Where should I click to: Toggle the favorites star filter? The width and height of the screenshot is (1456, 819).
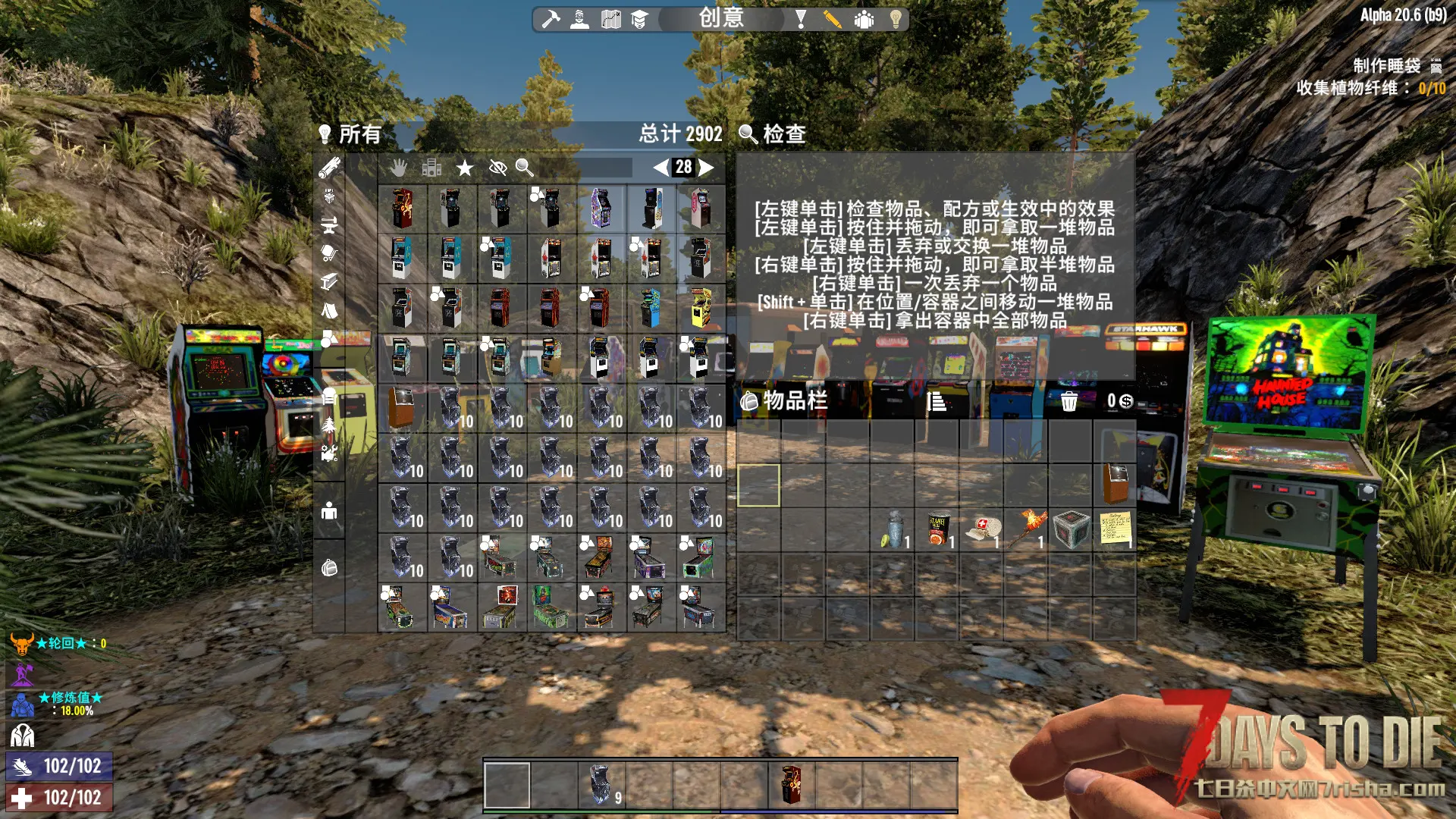click(465, 168)
